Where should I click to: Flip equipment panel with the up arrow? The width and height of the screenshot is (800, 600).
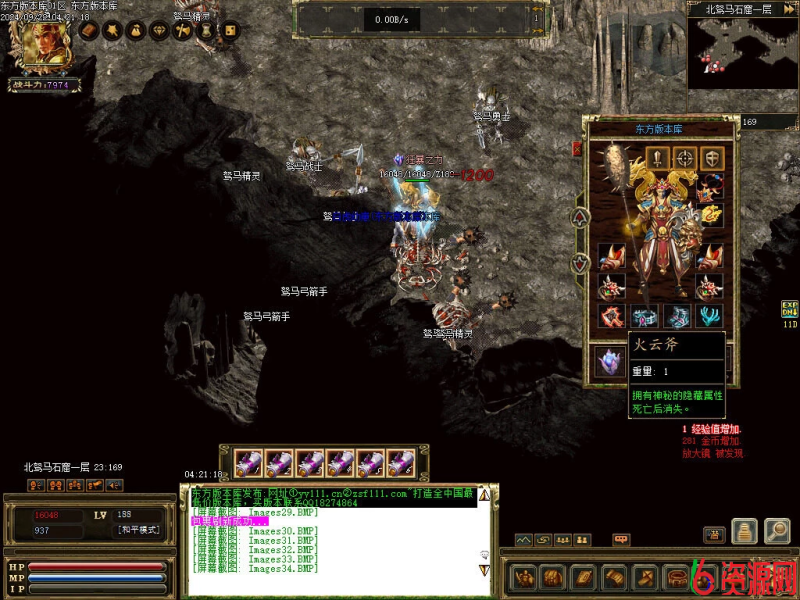coord(578,217)
